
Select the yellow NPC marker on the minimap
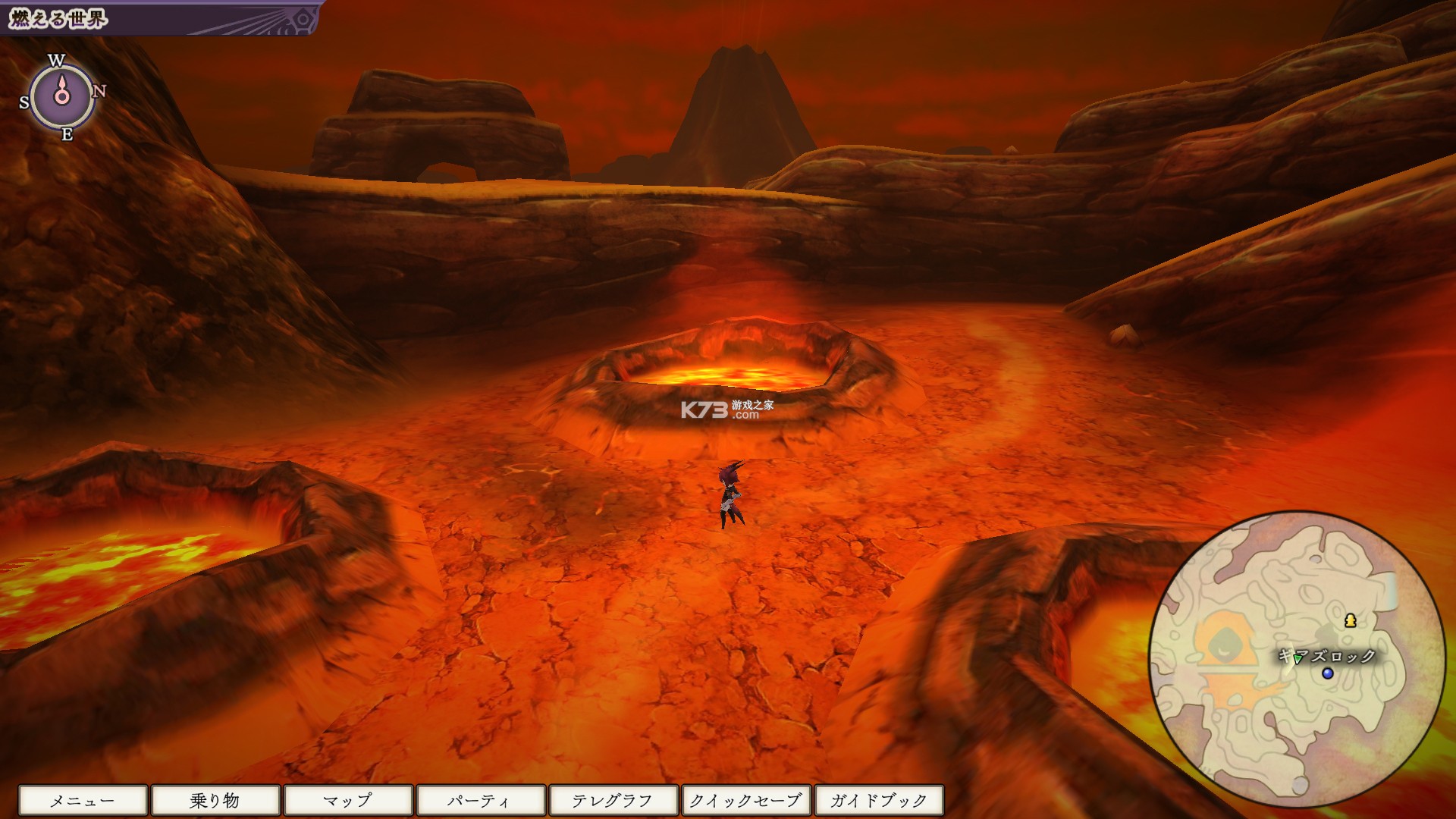click(1351, 621)
